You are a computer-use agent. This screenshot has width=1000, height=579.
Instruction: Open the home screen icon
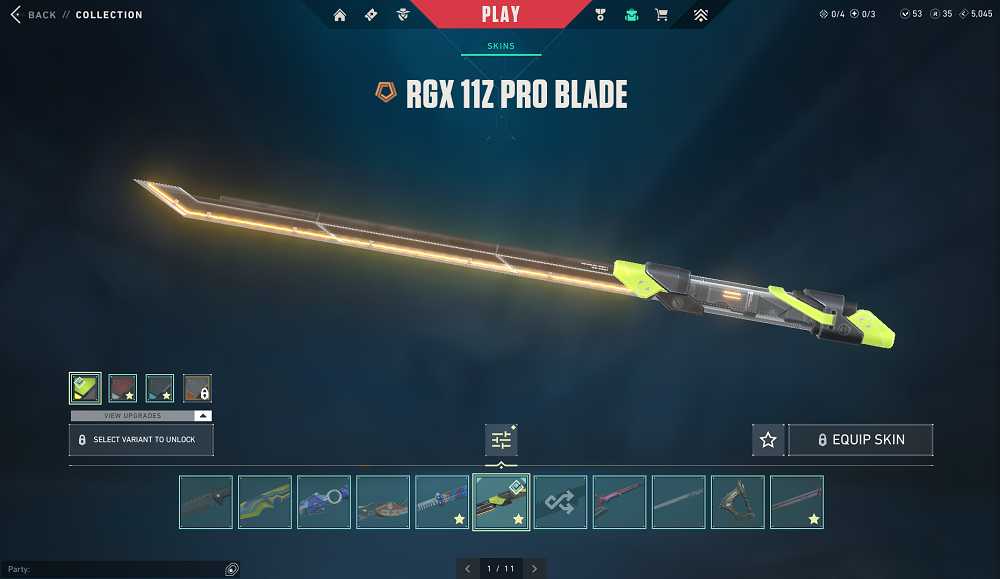[x=340, y=15]
